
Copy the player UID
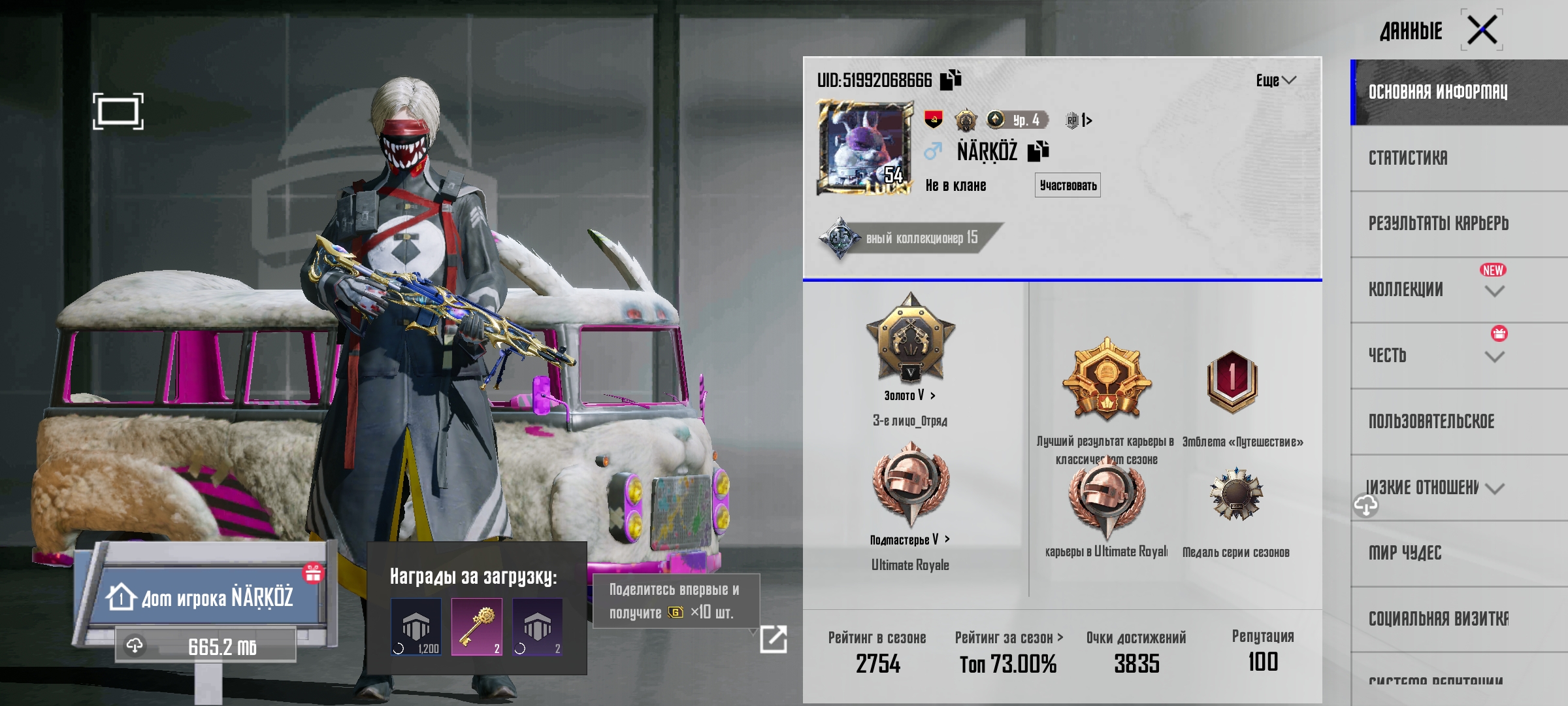pos(951,80)
